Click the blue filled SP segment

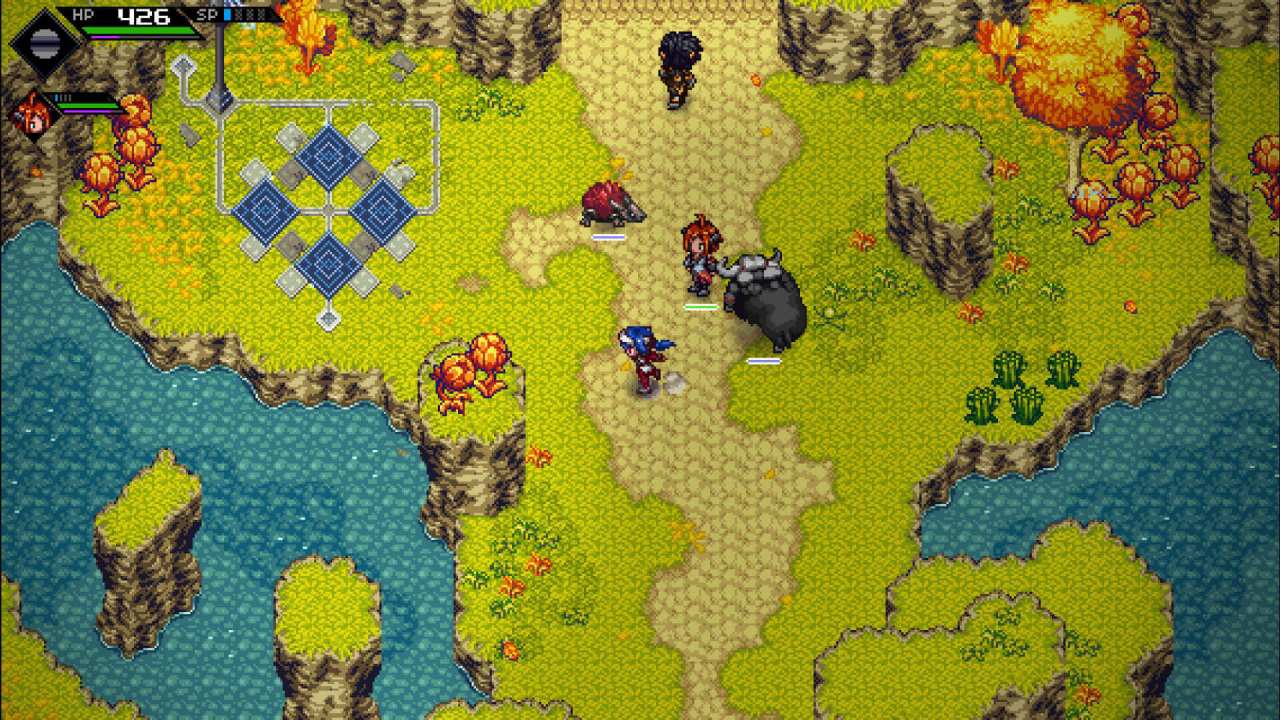pos(228,14)
